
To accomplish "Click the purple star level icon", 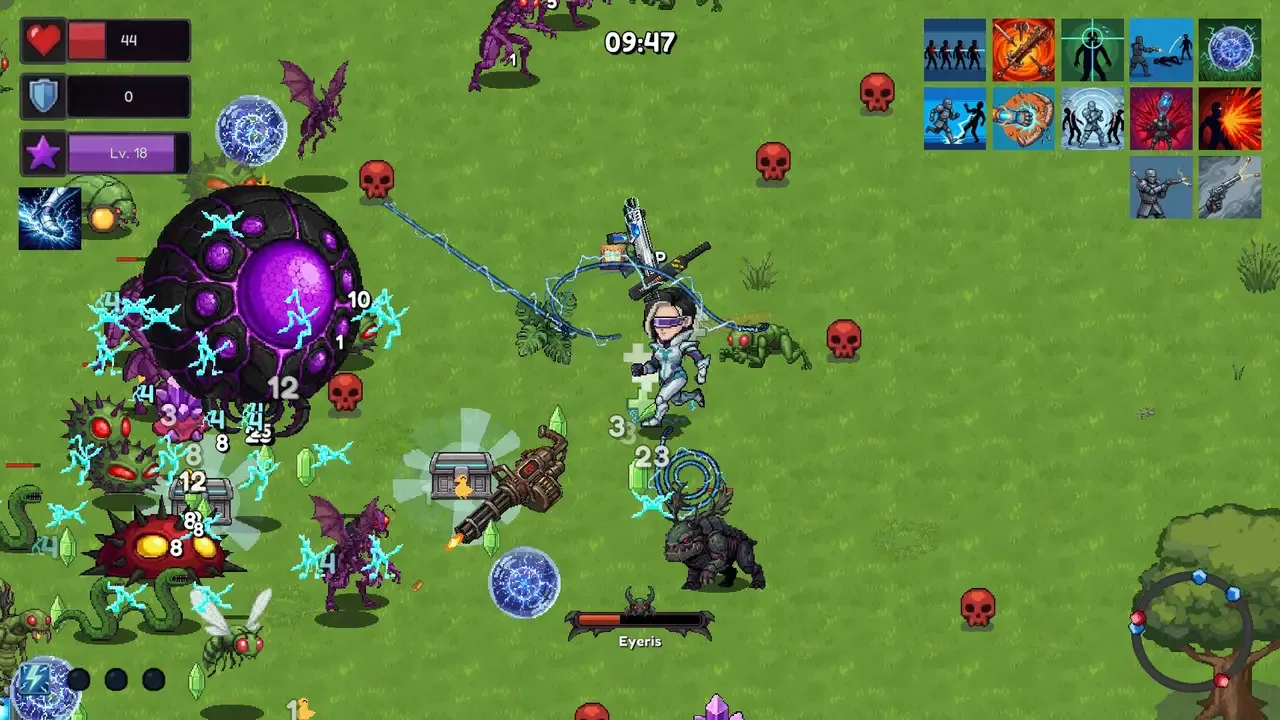I will 43,154.
